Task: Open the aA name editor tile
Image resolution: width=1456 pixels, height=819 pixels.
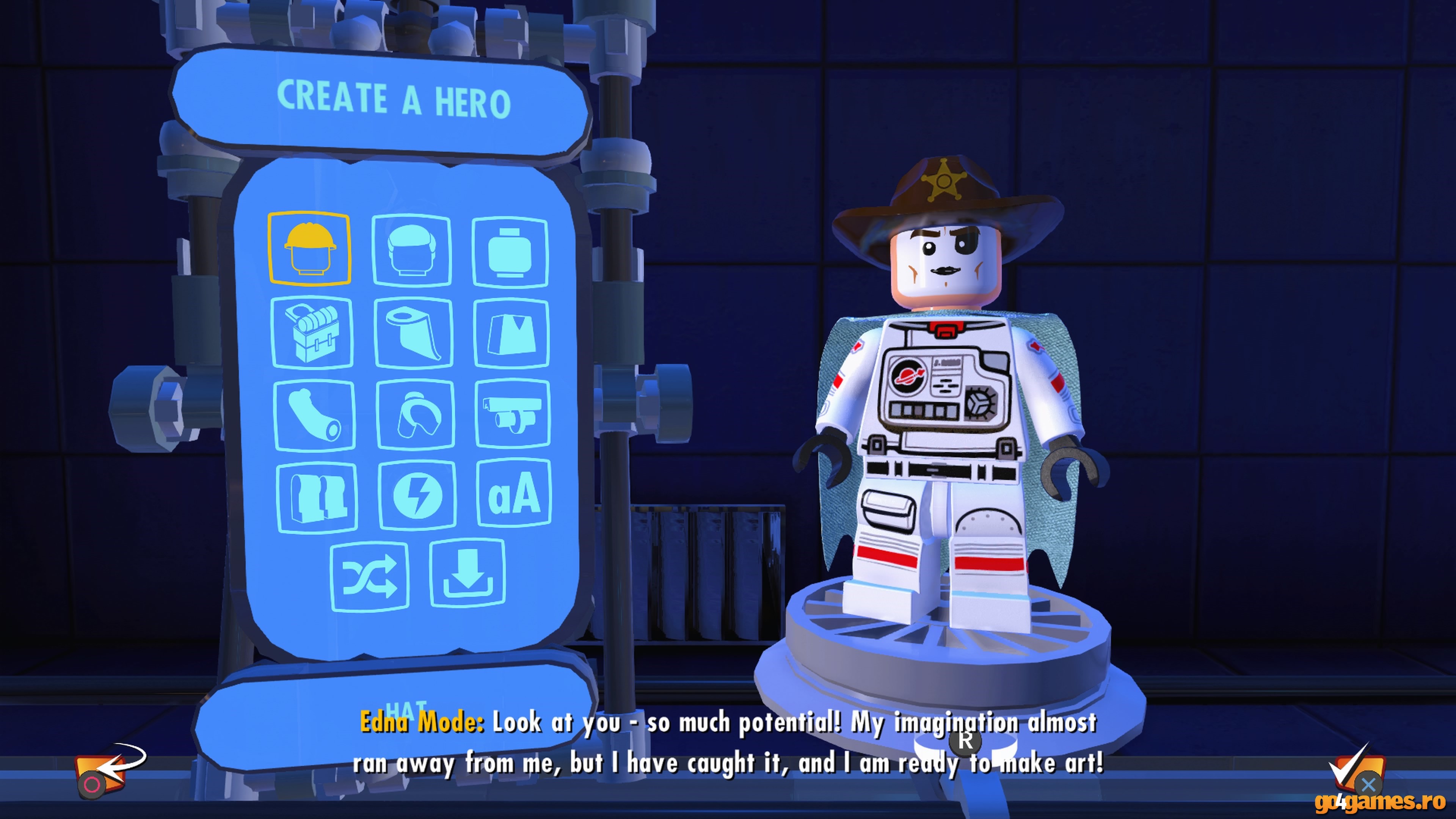Action: pyautogui.click(x=514, y=493)
